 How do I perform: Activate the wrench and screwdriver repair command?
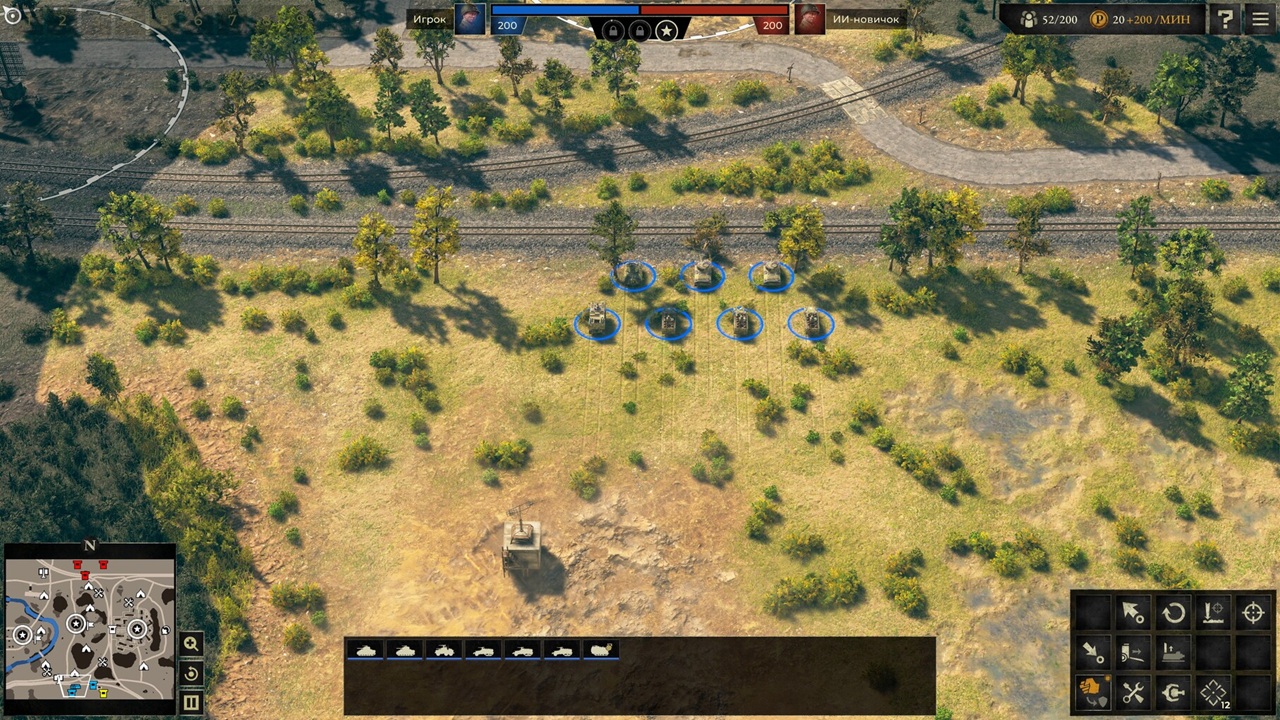point(1133,691)
